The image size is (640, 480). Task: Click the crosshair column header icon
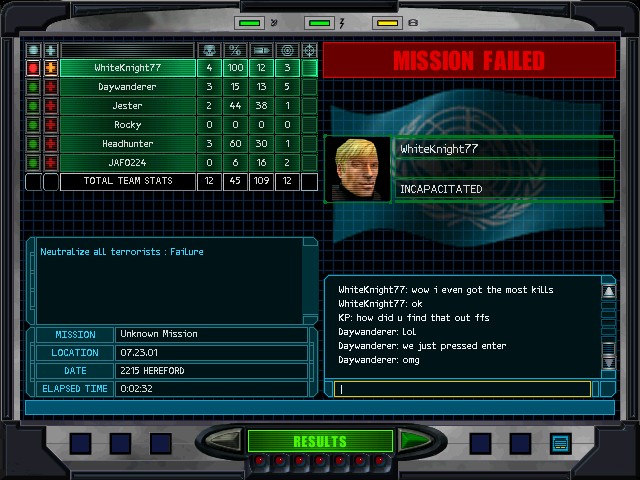coord(310,50)
